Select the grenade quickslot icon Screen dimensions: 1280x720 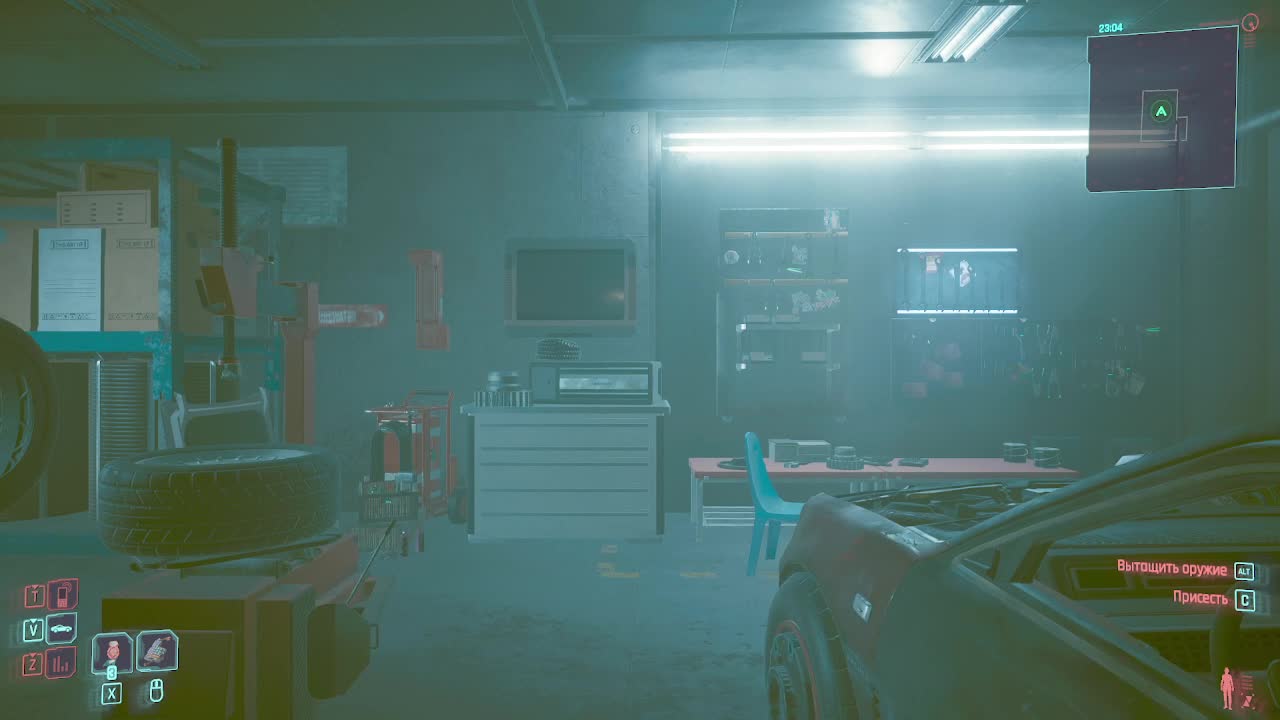110,650
